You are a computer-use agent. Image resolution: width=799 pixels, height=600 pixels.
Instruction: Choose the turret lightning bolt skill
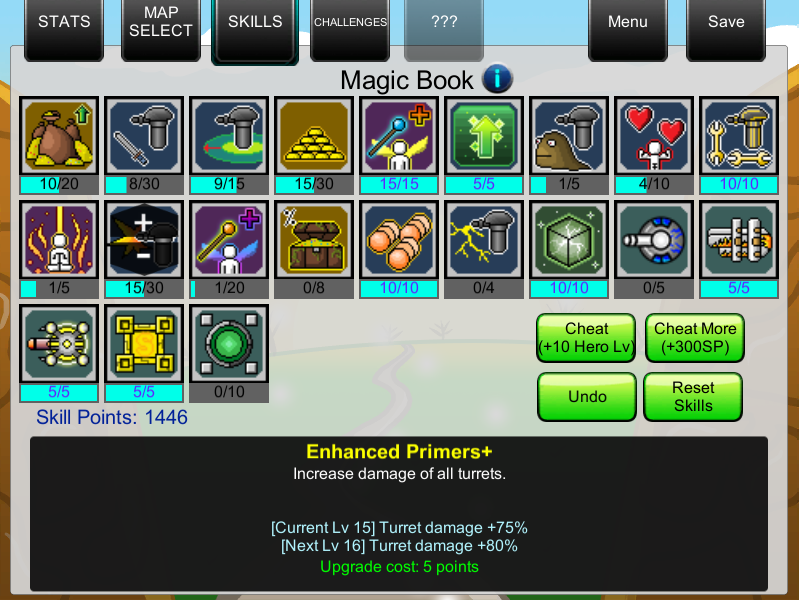[x=484, y=240]
